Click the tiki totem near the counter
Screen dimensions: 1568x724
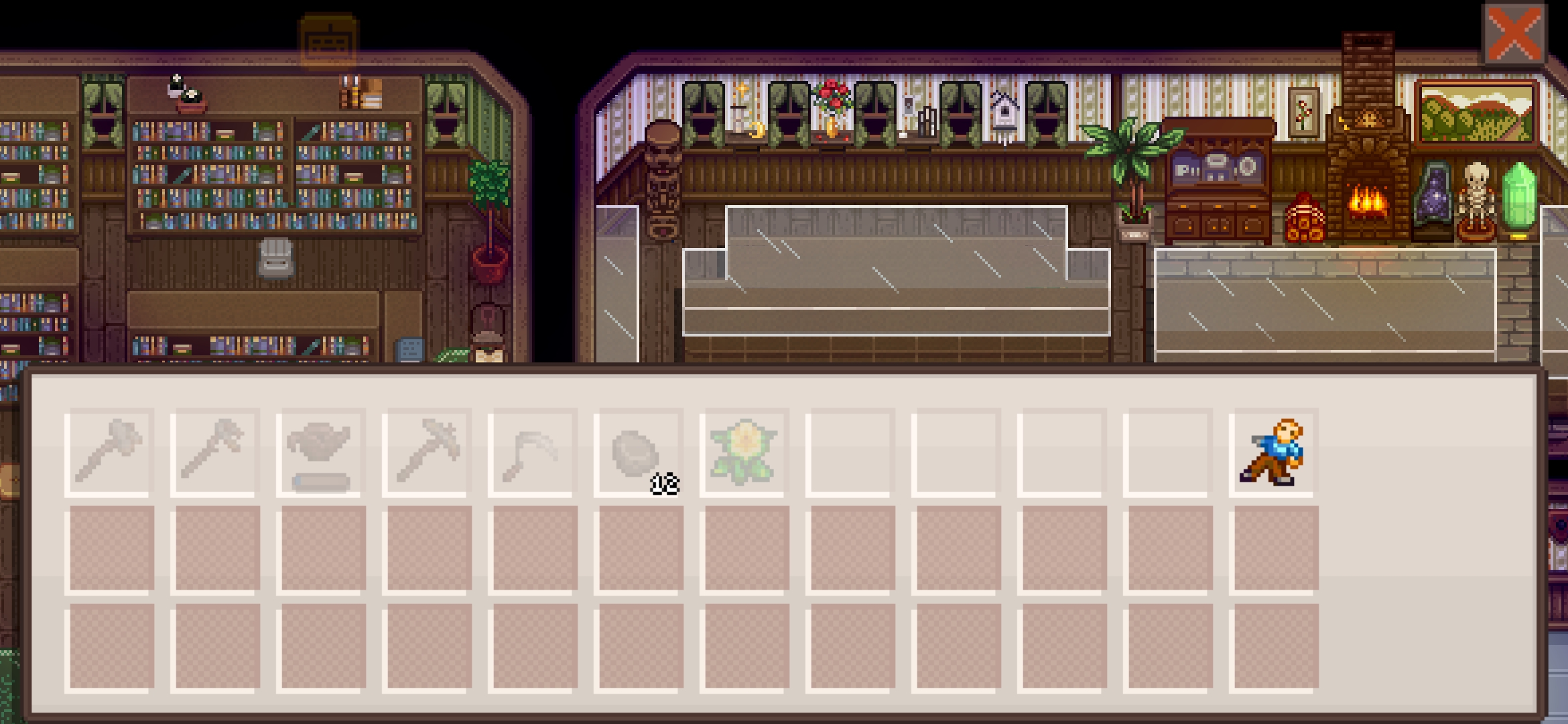661,181
